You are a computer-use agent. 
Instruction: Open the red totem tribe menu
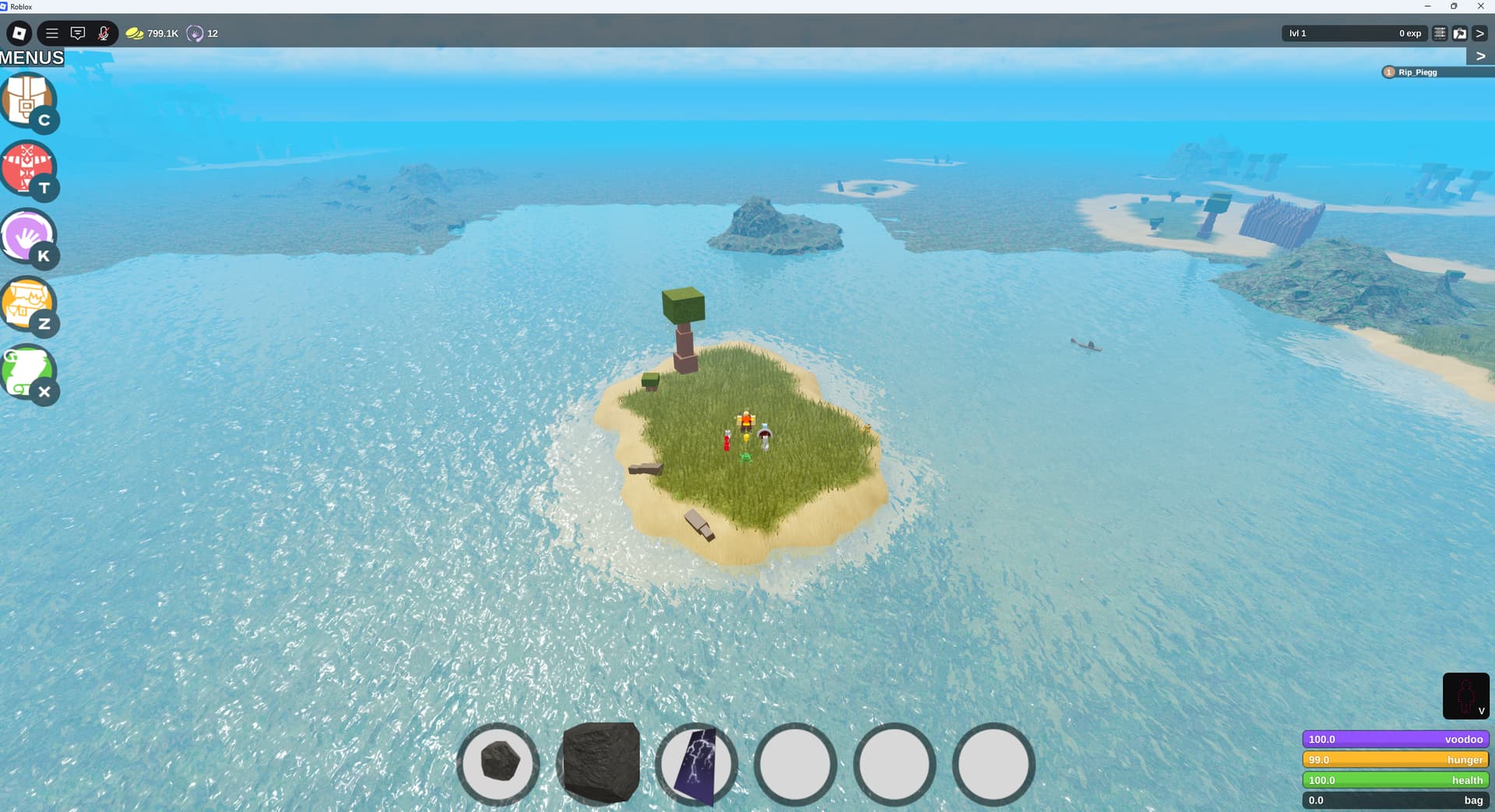pyautogui.click(x=29, y=167)
